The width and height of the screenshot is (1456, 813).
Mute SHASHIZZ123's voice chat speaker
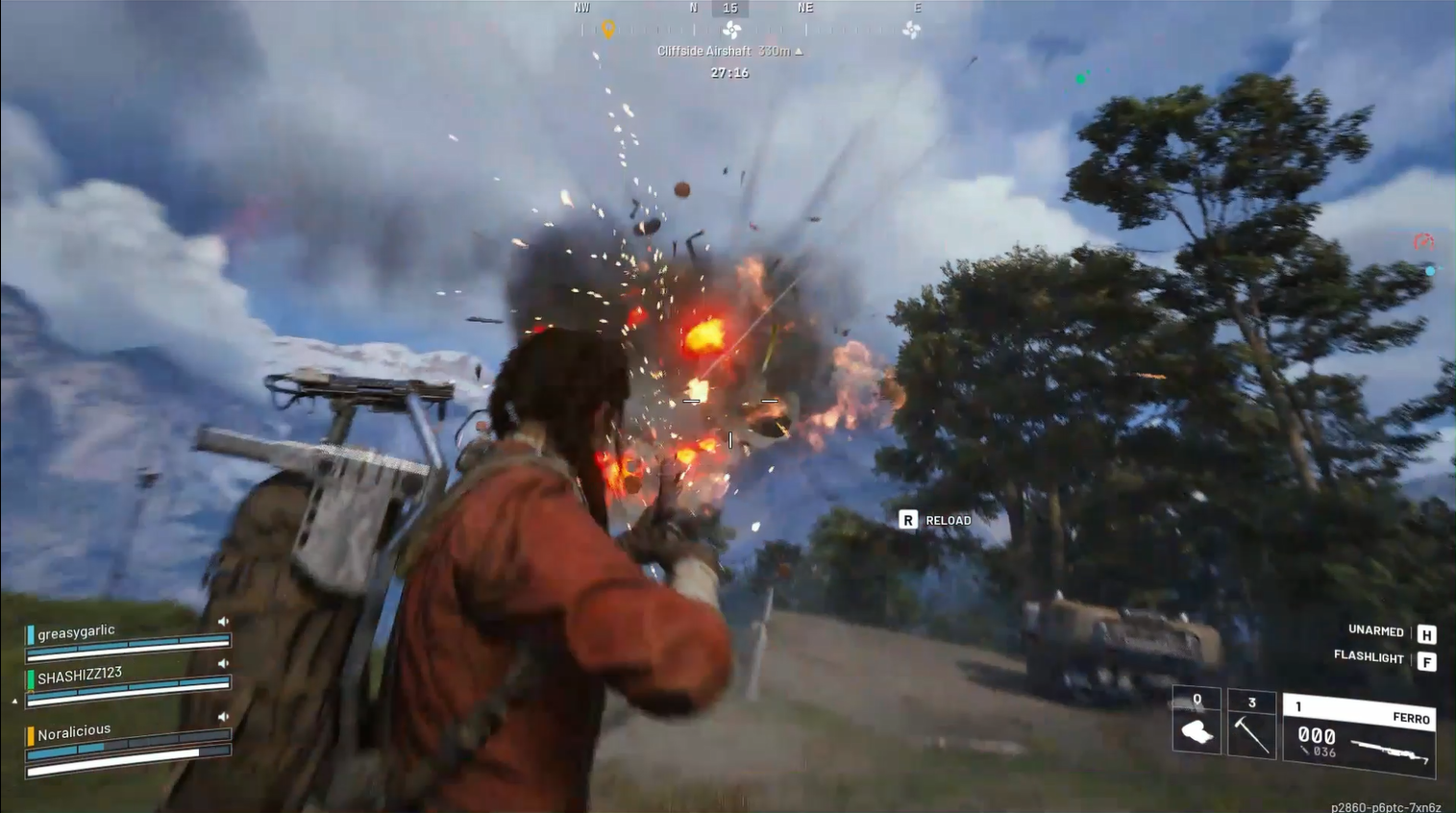[225, 662]
